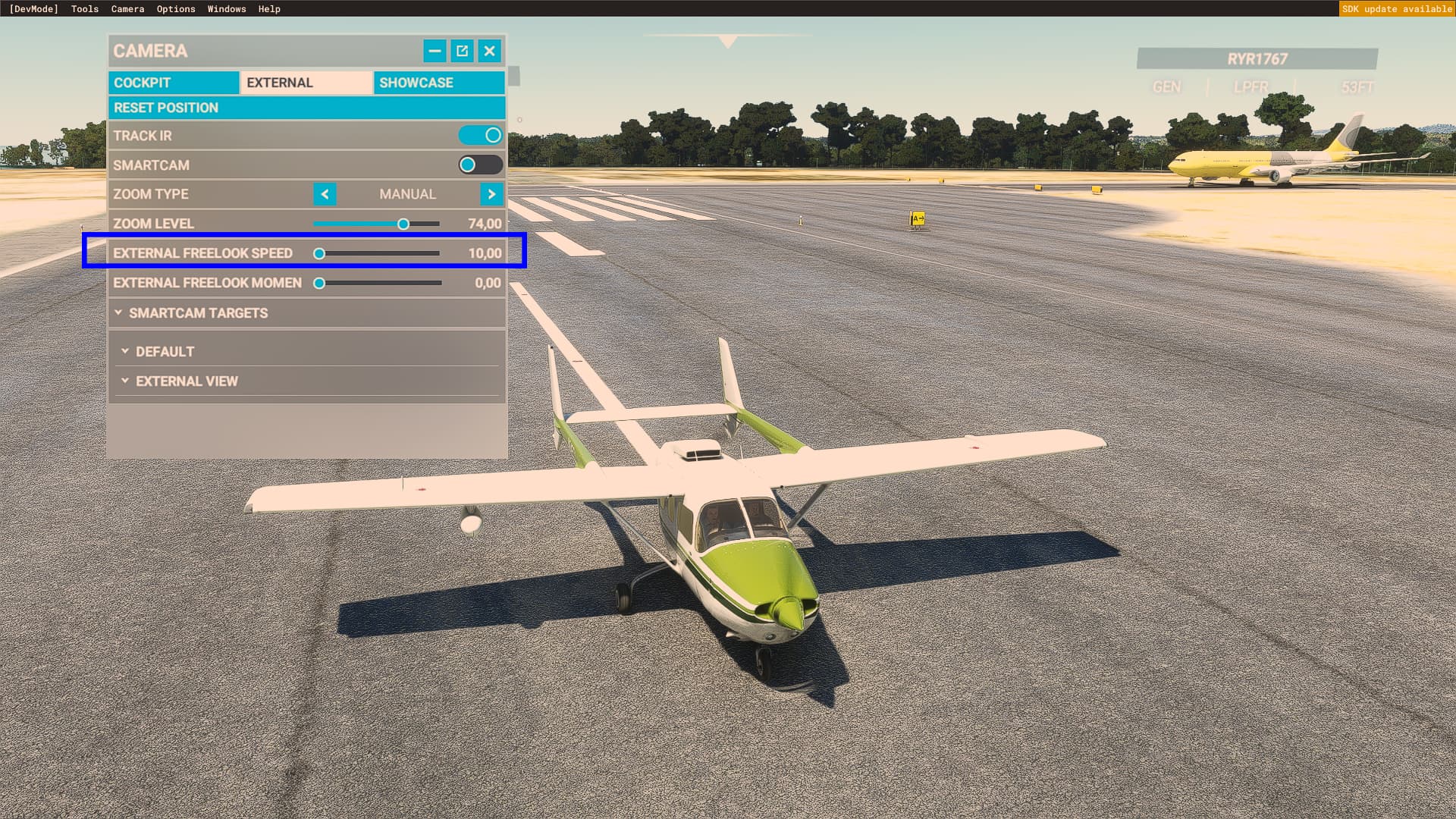
Task: Minimize the Camera panel
Action: point(434,51)
